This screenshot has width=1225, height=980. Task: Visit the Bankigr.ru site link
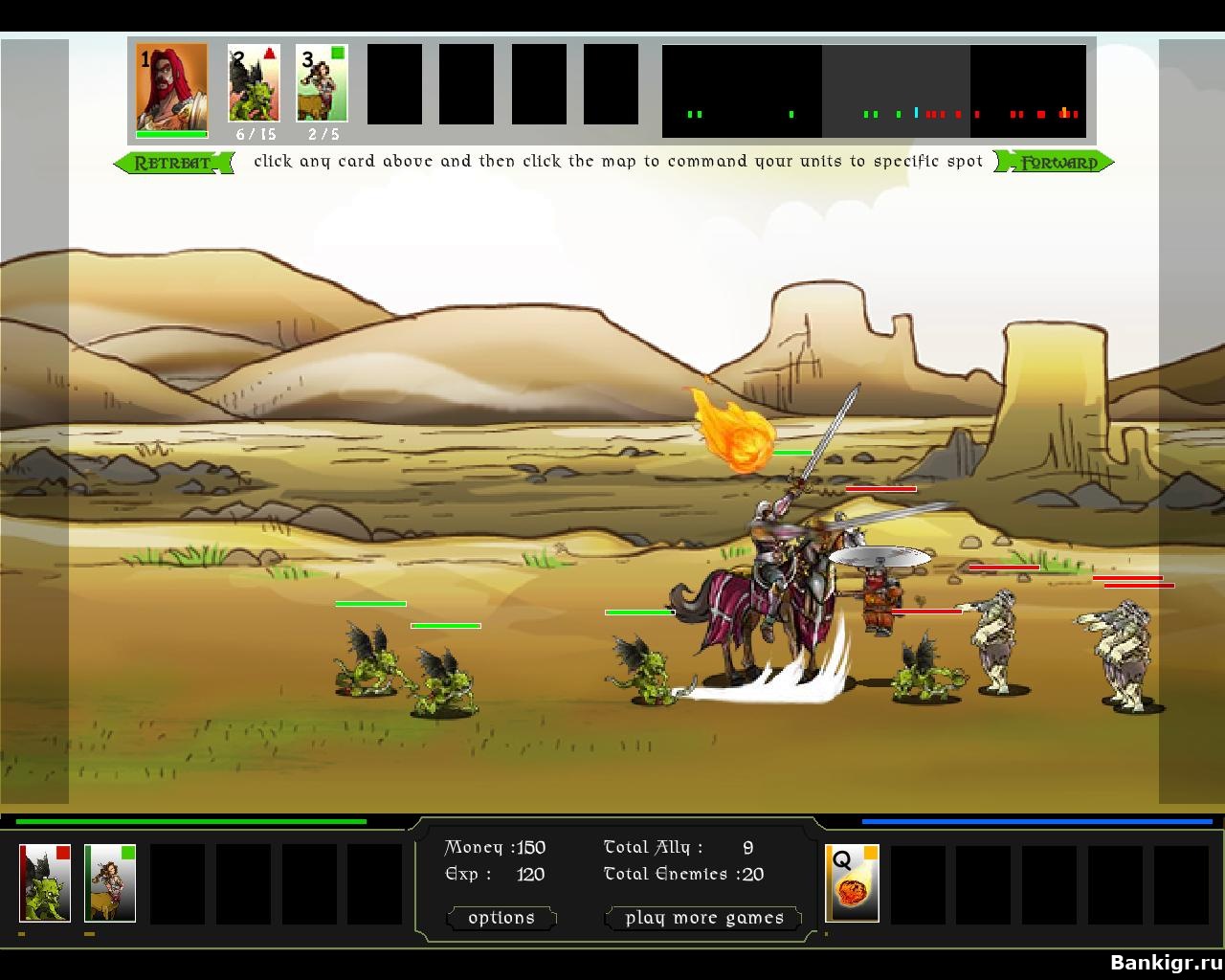(x=1165, y=962)
